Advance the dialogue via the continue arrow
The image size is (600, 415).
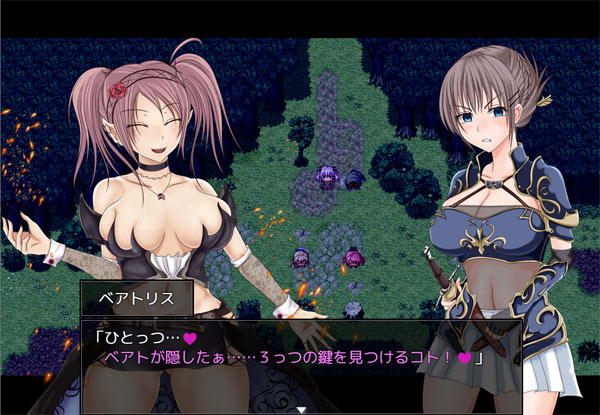coord(300,409)
